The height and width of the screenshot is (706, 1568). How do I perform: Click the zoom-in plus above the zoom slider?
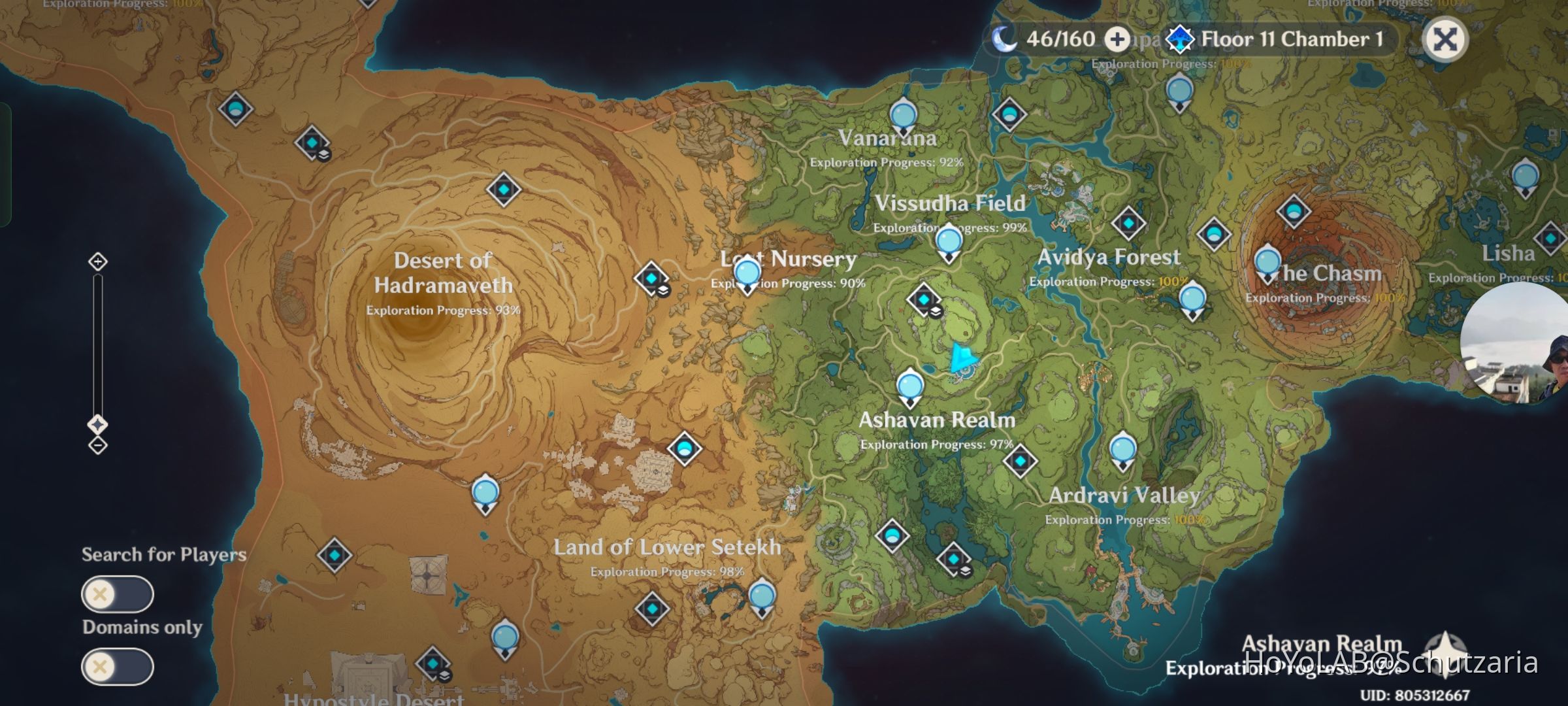tap(97, 261)
